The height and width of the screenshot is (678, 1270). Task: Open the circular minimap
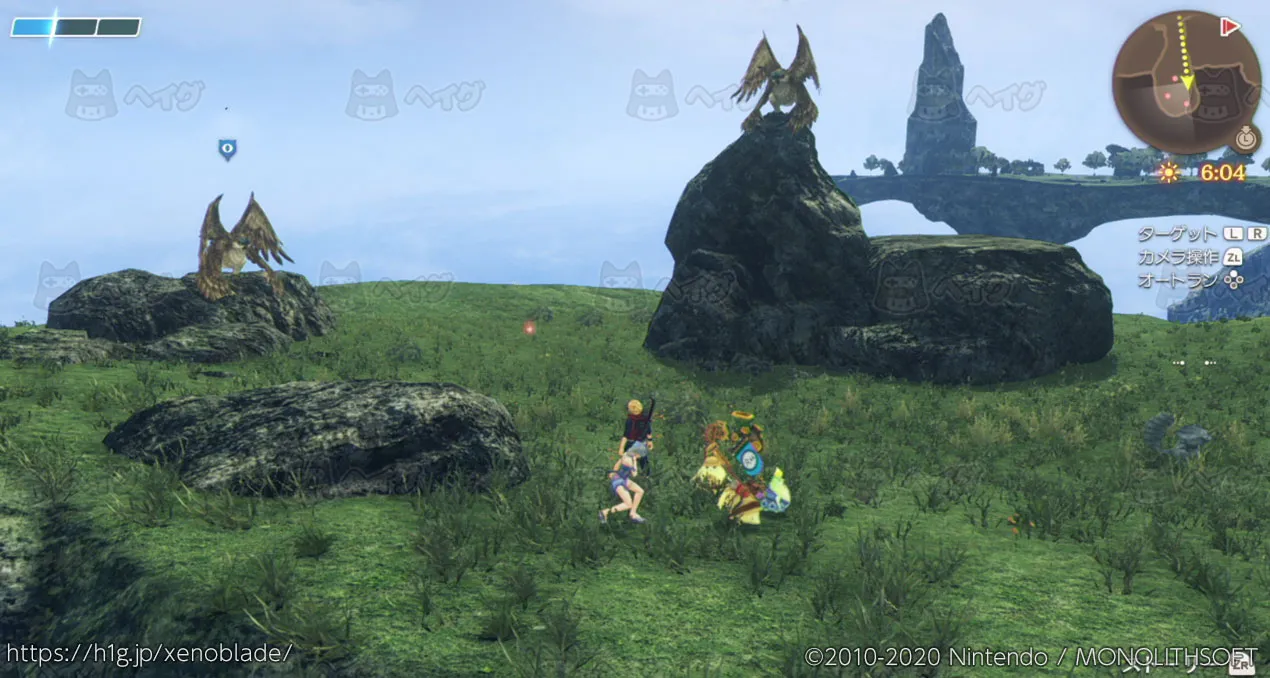pos(1185,82)
